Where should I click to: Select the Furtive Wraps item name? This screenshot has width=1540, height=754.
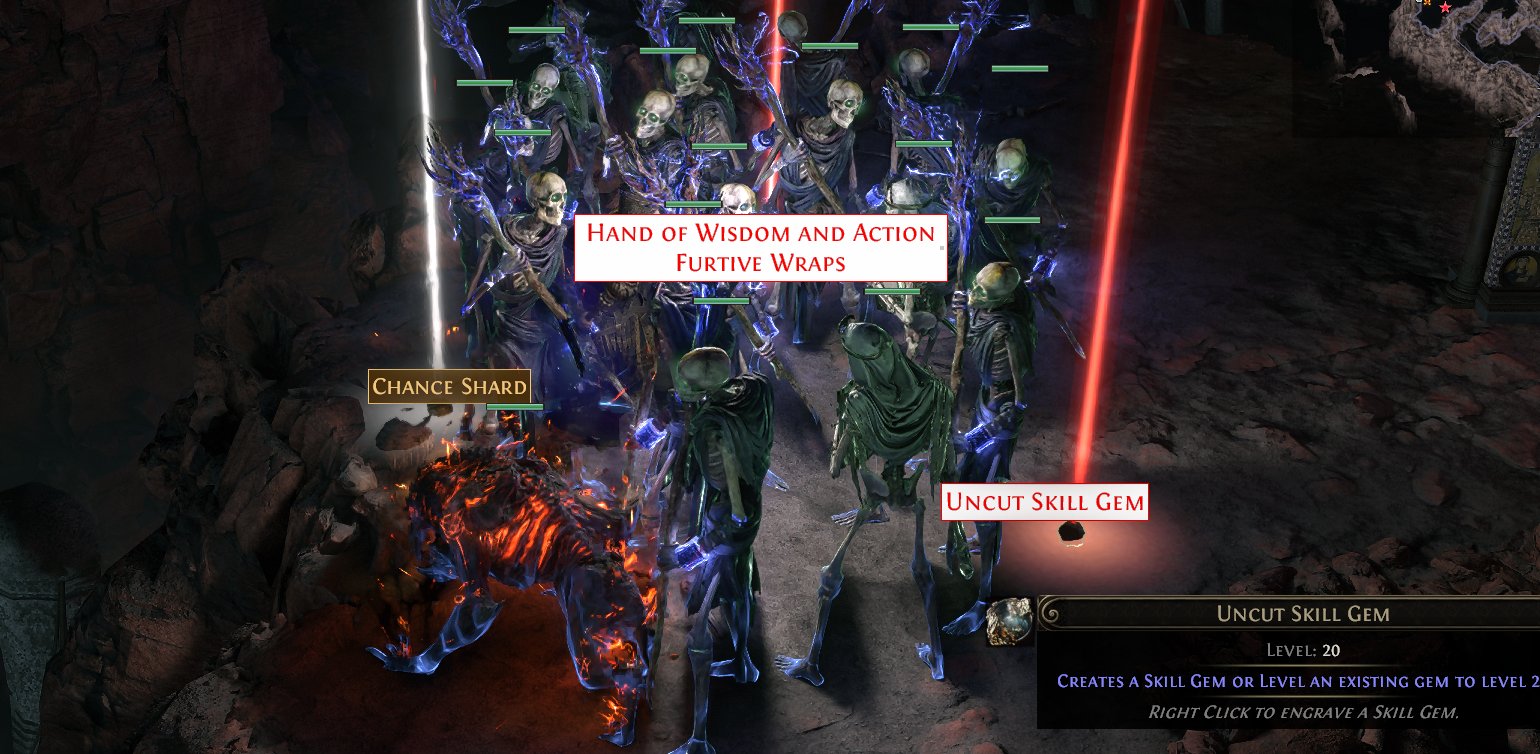tap(762, 263)
